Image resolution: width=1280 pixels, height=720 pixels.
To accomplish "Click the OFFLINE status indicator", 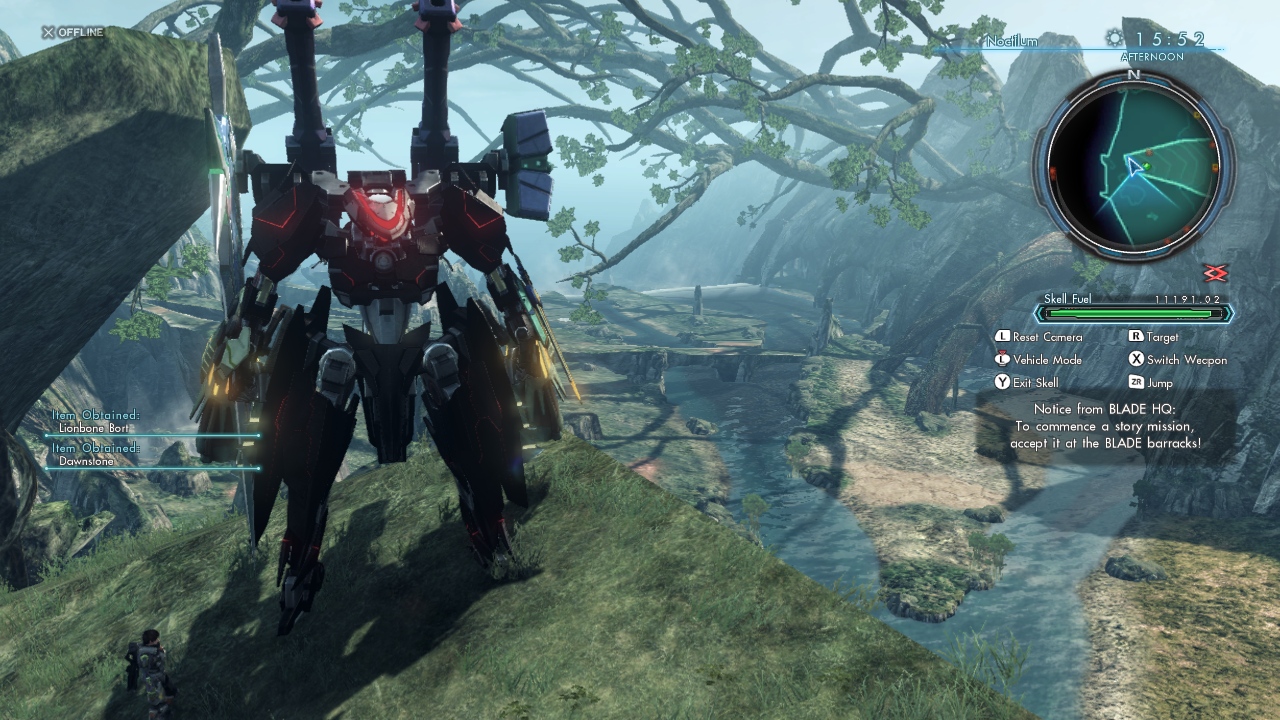I will [72, 32].
